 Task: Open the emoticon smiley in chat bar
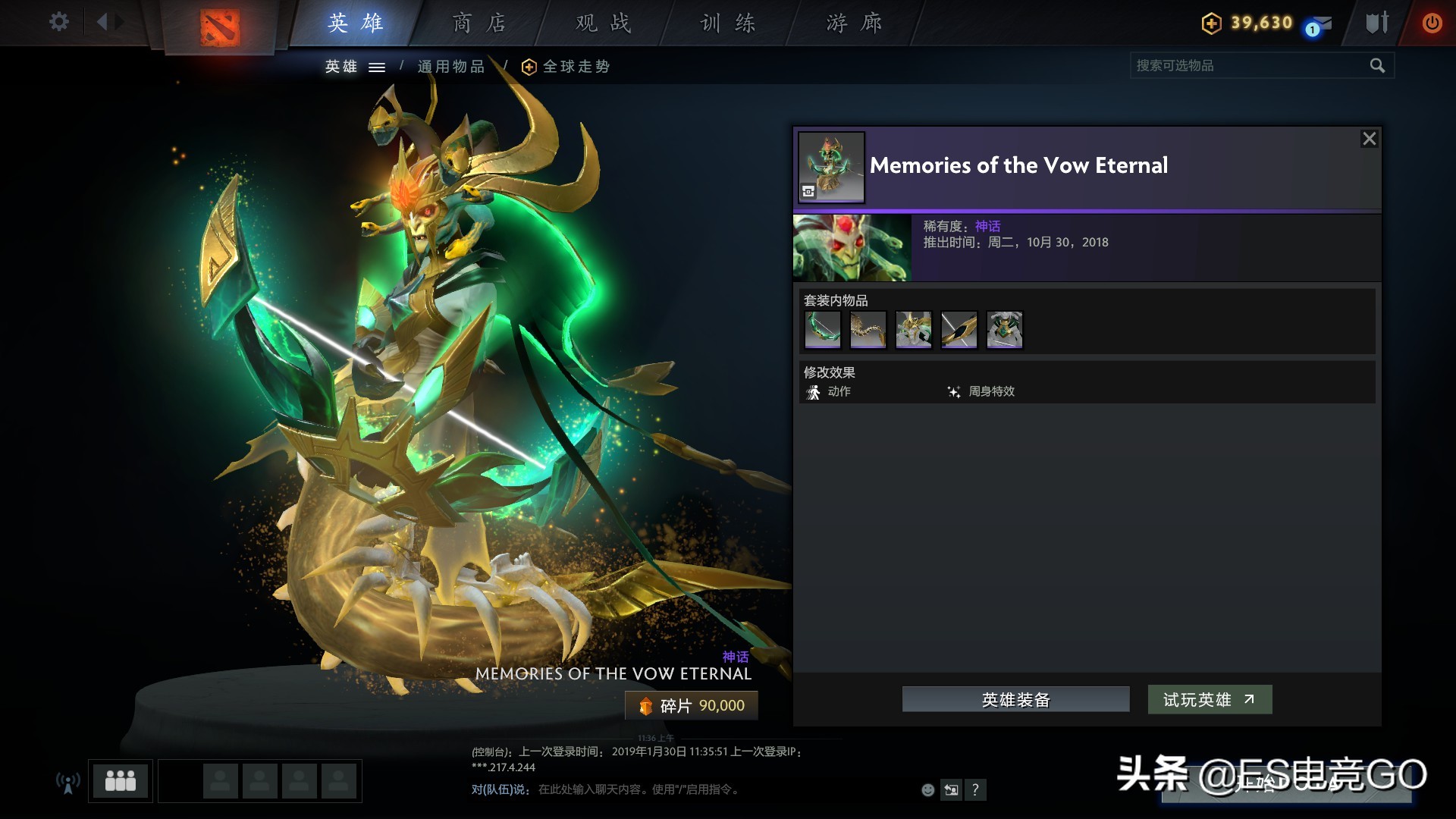click(927, 790)
